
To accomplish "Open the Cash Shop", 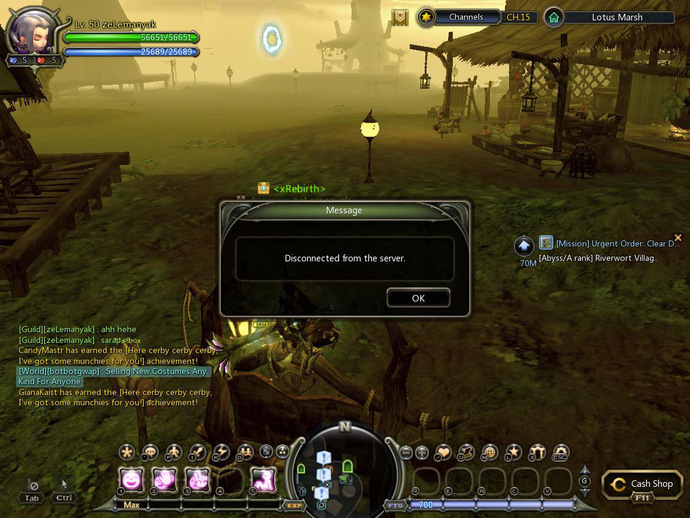I will tap(643, 484).
